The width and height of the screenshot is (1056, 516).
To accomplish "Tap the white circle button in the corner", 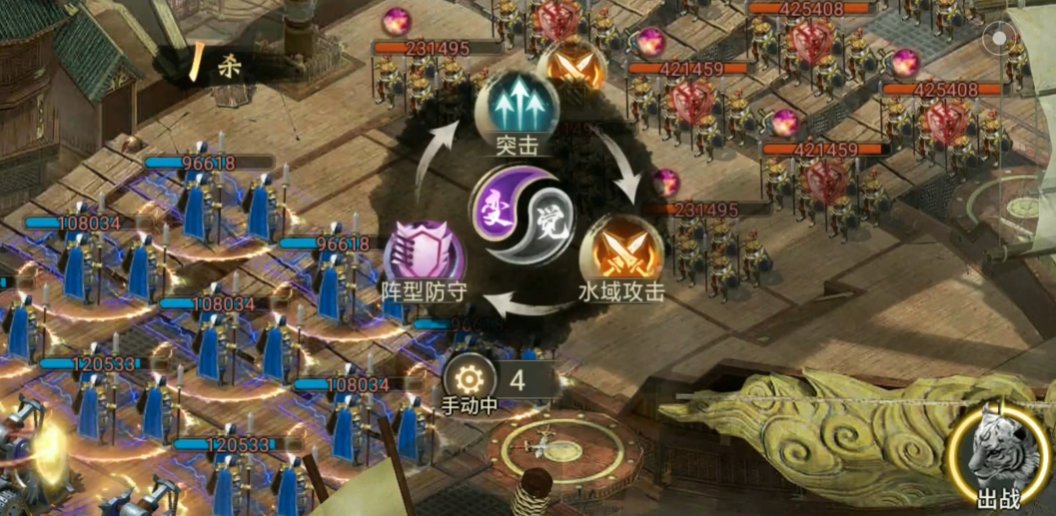I will coord(998,38).
